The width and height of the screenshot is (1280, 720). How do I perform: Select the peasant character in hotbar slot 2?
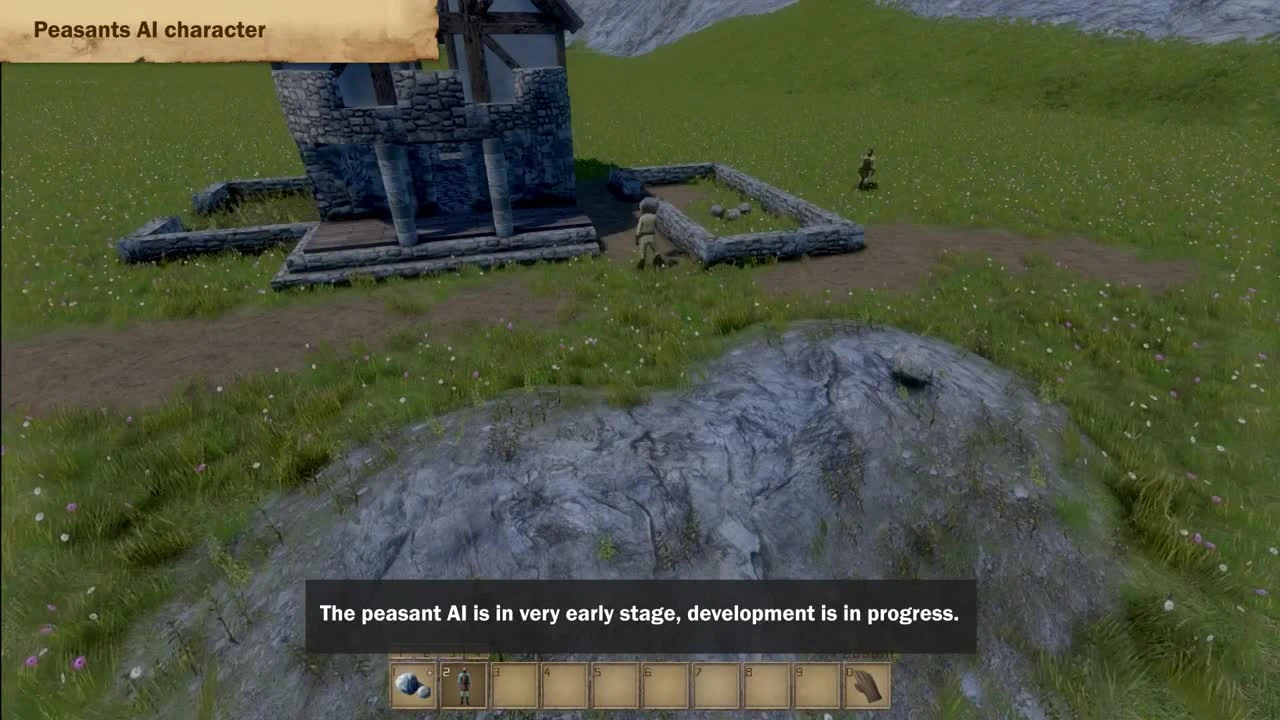(463, 684)
